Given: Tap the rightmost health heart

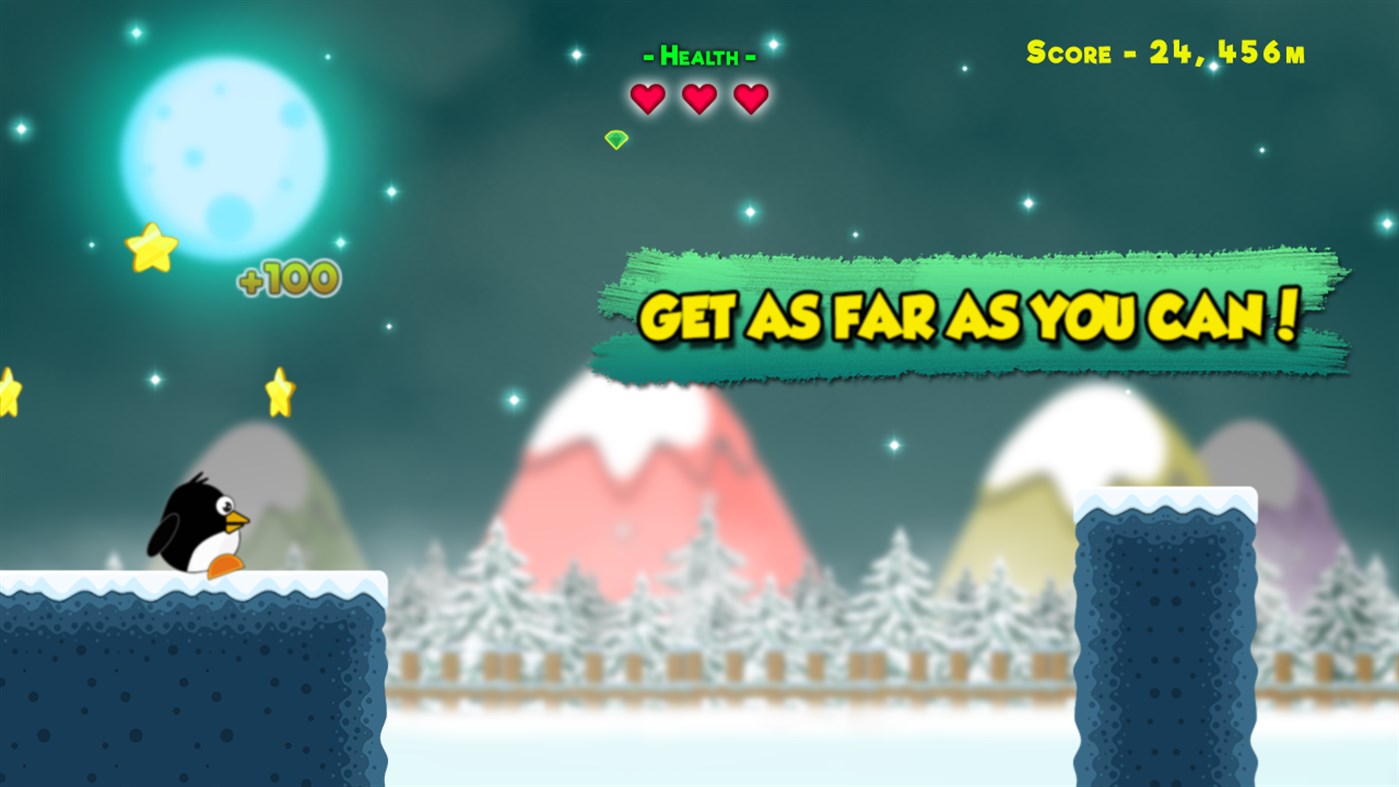Looking at the screenshot, I should tap(751, 97).
